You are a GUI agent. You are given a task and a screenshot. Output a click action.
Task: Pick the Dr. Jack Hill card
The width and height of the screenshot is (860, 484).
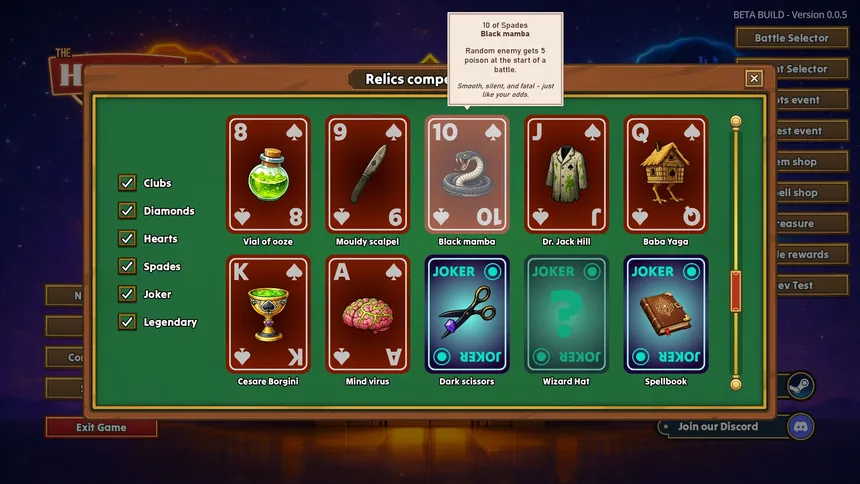pyautogui.click(x=566, y=174)
